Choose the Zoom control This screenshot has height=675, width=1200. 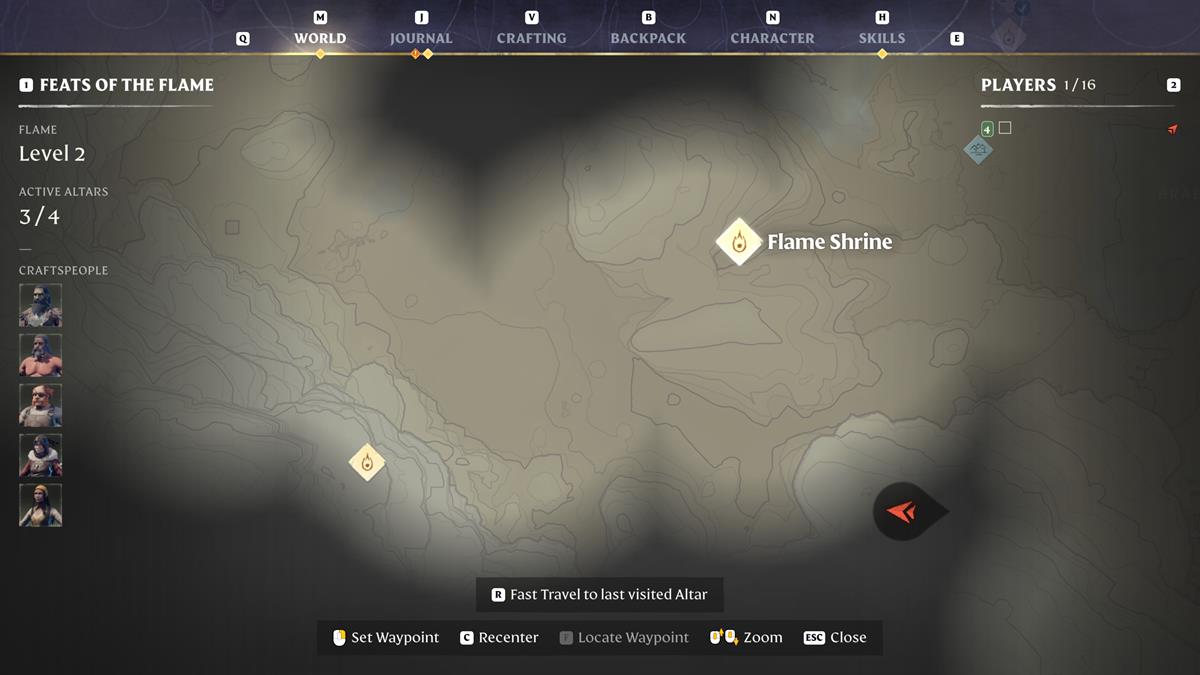[x=746, y=637]
